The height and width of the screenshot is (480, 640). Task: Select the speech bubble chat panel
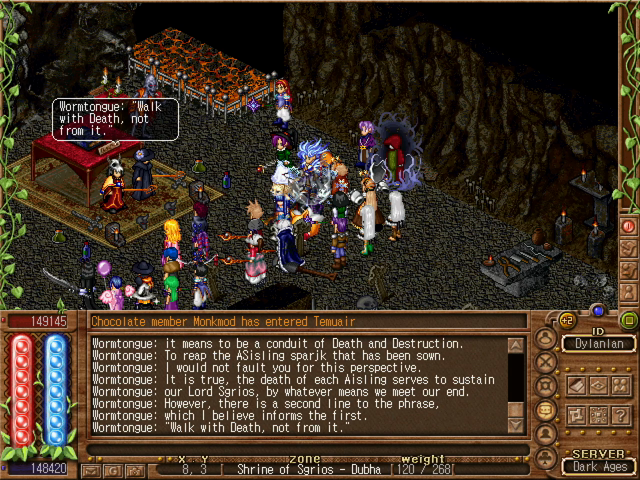tap(545, 410)
